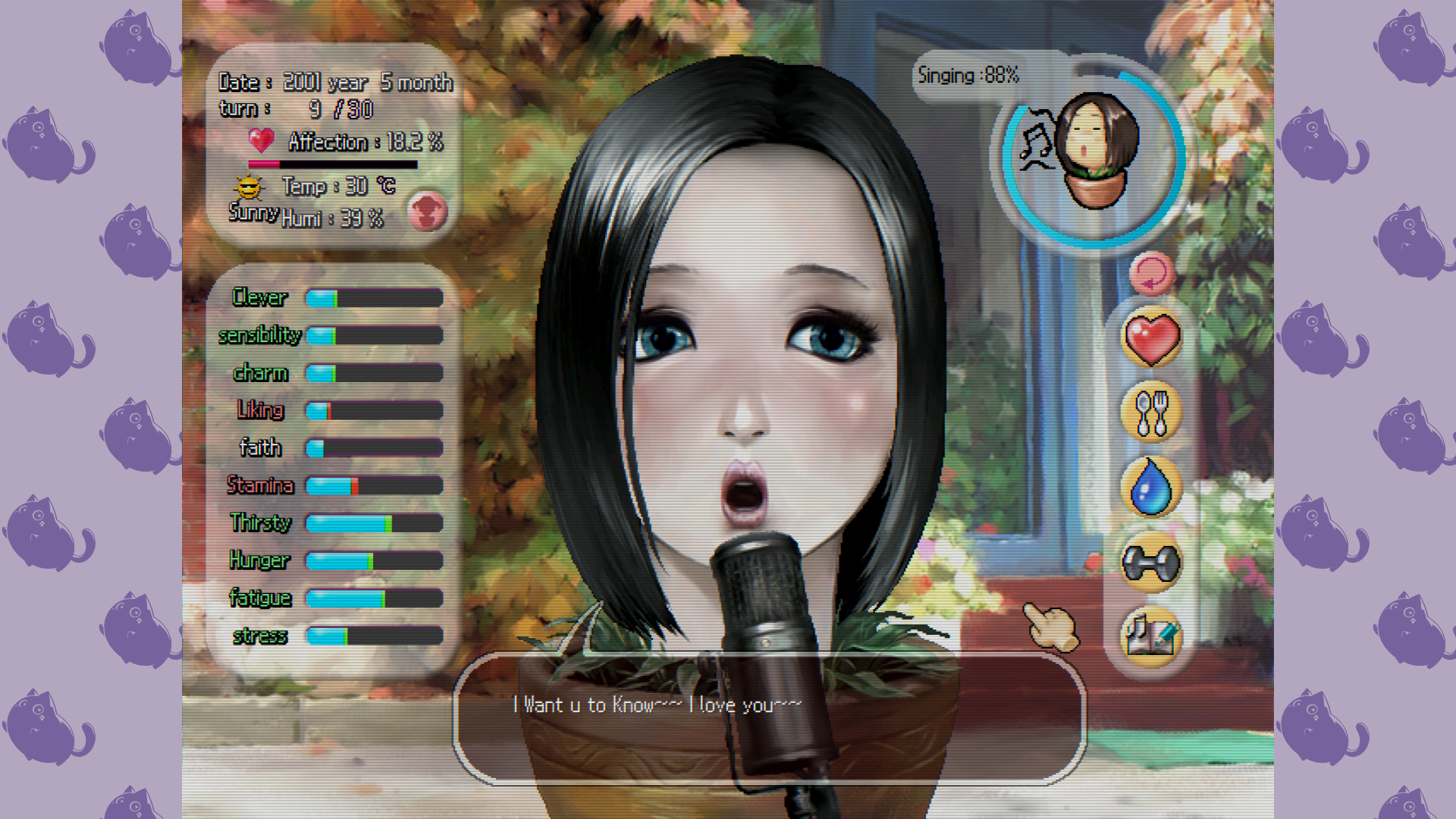Click the turn 9/30 counter

click(318, 109)
